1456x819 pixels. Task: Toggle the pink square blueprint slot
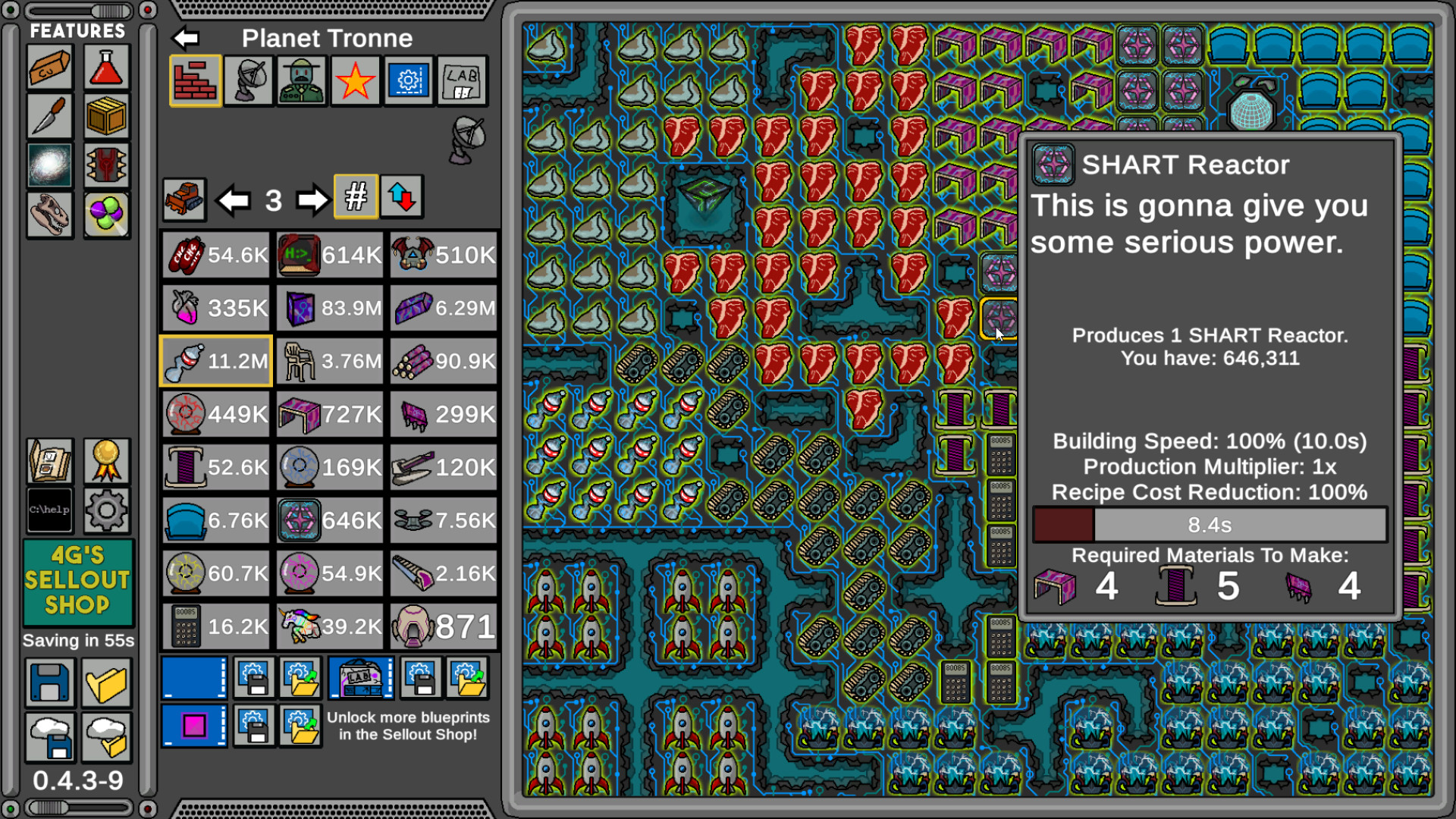194,727
